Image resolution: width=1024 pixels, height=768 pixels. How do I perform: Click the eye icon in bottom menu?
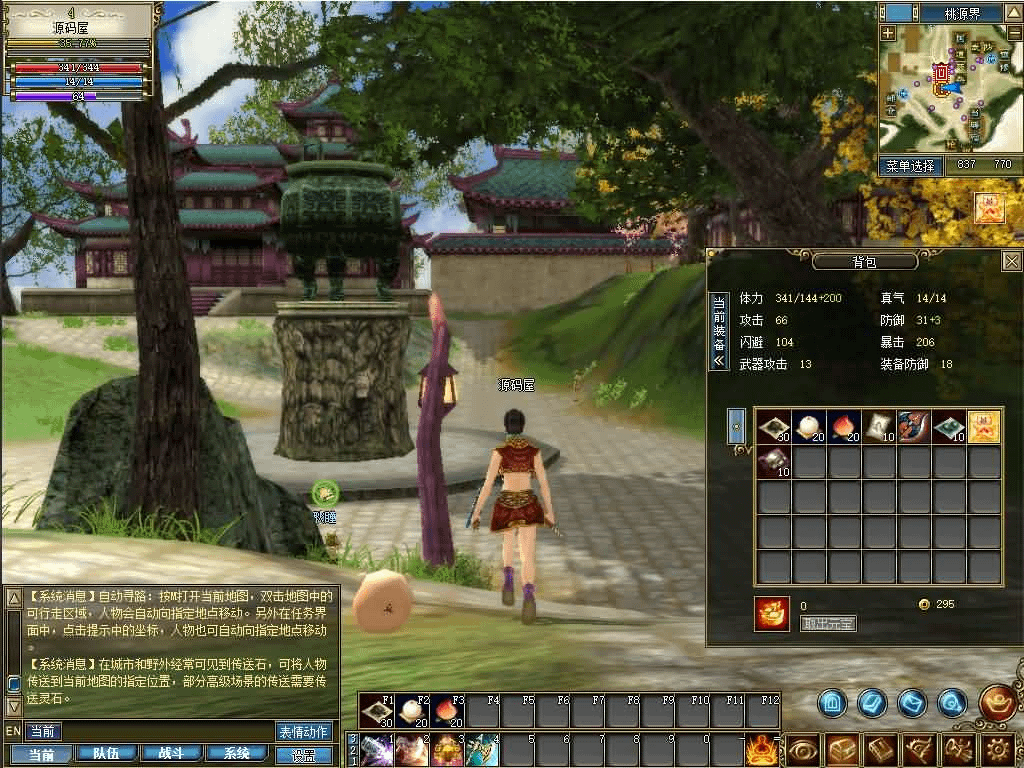803,749
